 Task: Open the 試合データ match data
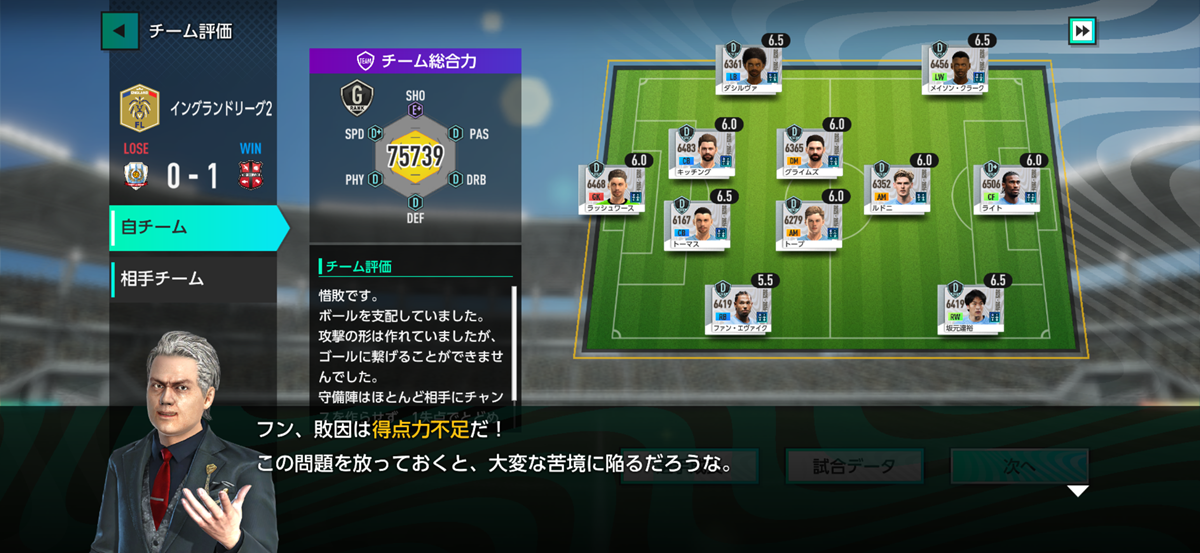click(853, 466)
